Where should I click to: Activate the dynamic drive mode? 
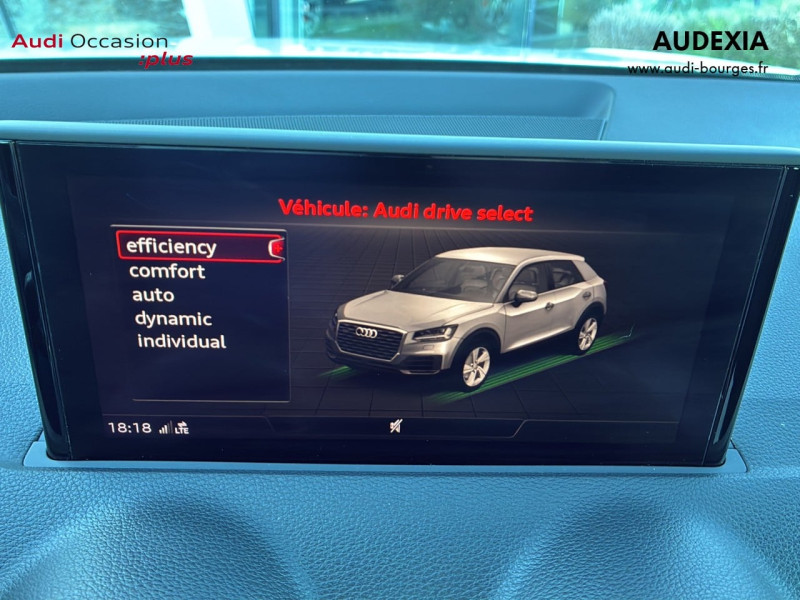tap(173, 319)
